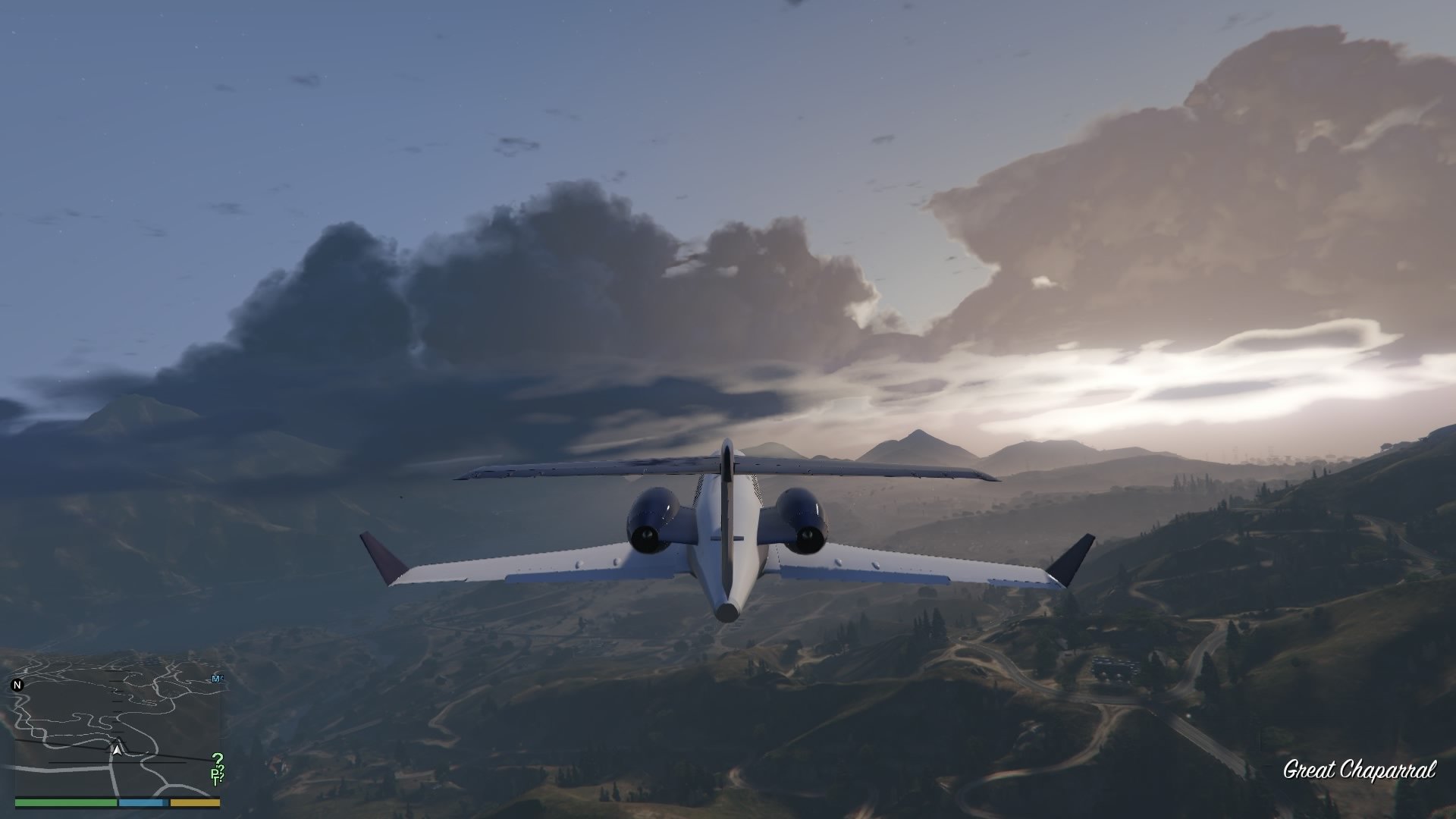Click the upper green question mark blip
Viewport: 1456px width, 819px height.
coord(218,759)
